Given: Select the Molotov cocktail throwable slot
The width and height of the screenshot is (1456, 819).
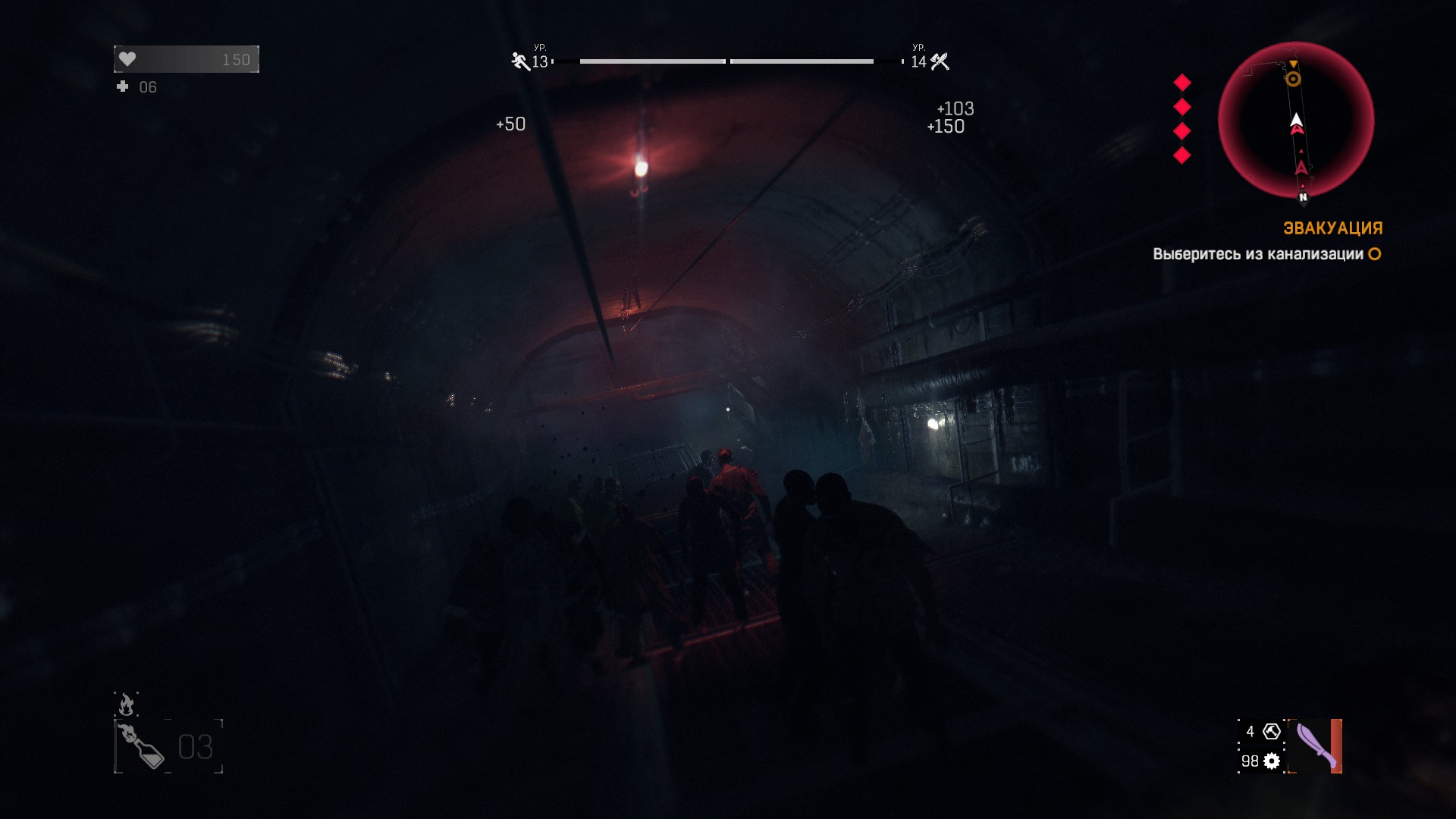Looking at the screenshot, I should pyautogui.click(x=142, y=746).
